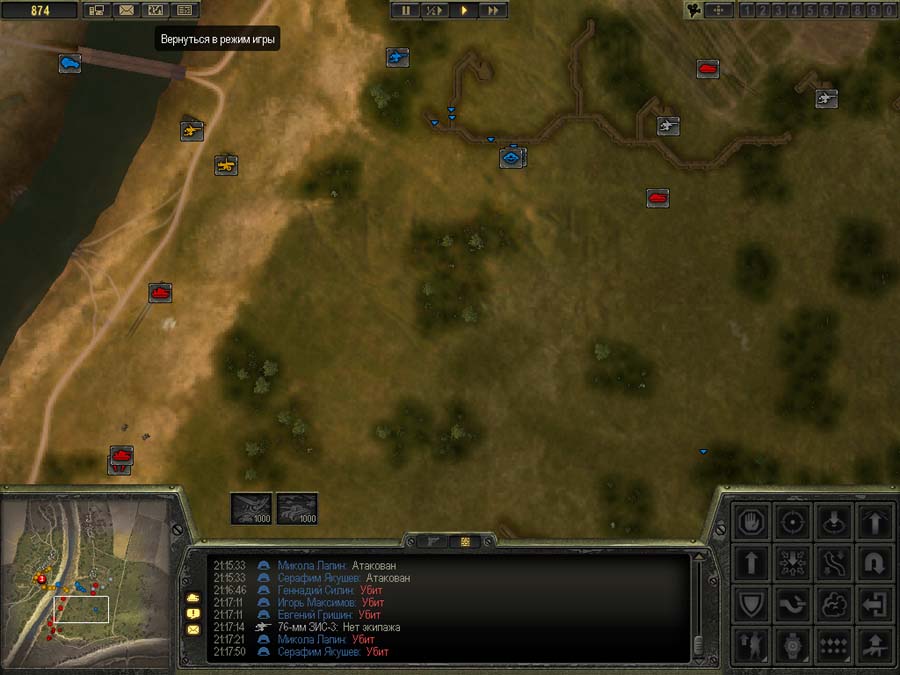Viewport: 900px width, 675px height.
Task: Switch to the pistol tab above the log
Action: 436,540
